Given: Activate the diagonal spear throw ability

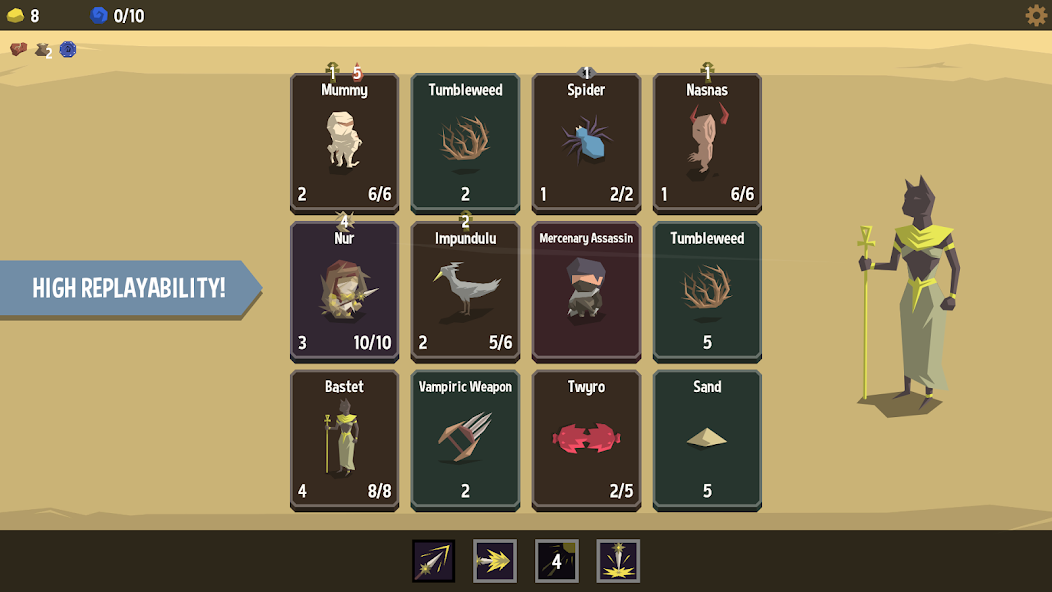Looking at the screenshot, I should [x=434, y=561].
